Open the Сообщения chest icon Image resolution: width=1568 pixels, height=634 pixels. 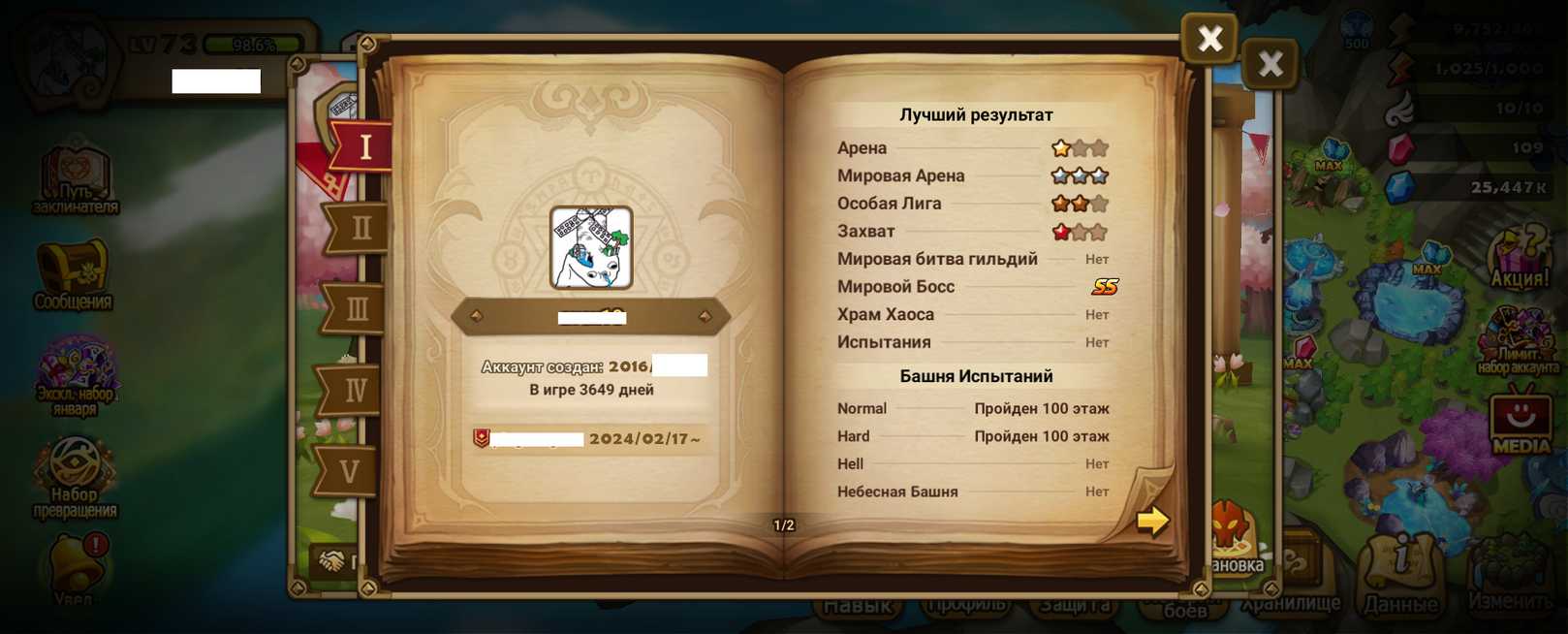pyautogui.click(x=74, y=274)
